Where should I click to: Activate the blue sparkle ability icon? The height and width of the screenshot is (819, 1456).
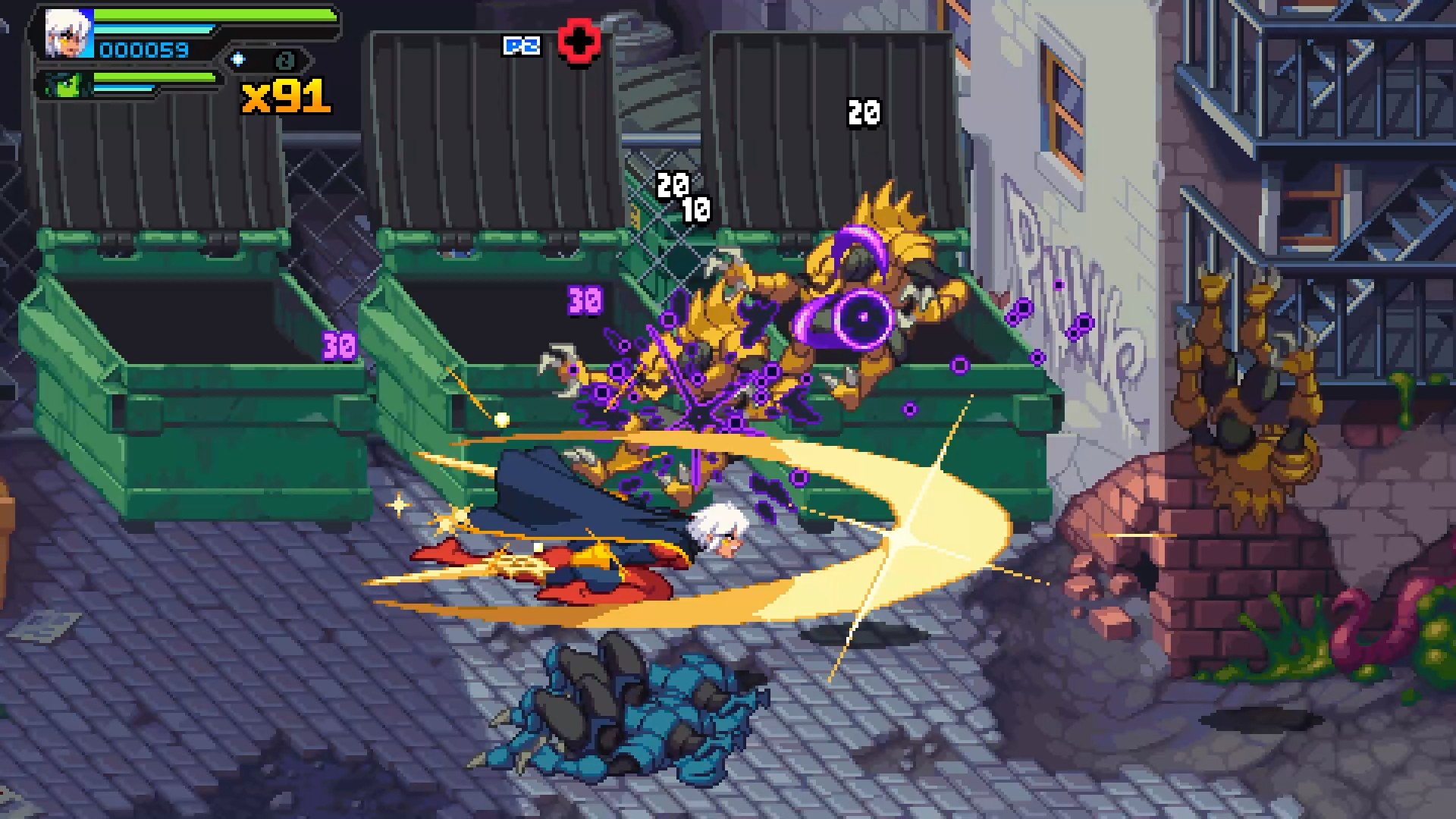[238, 59]
